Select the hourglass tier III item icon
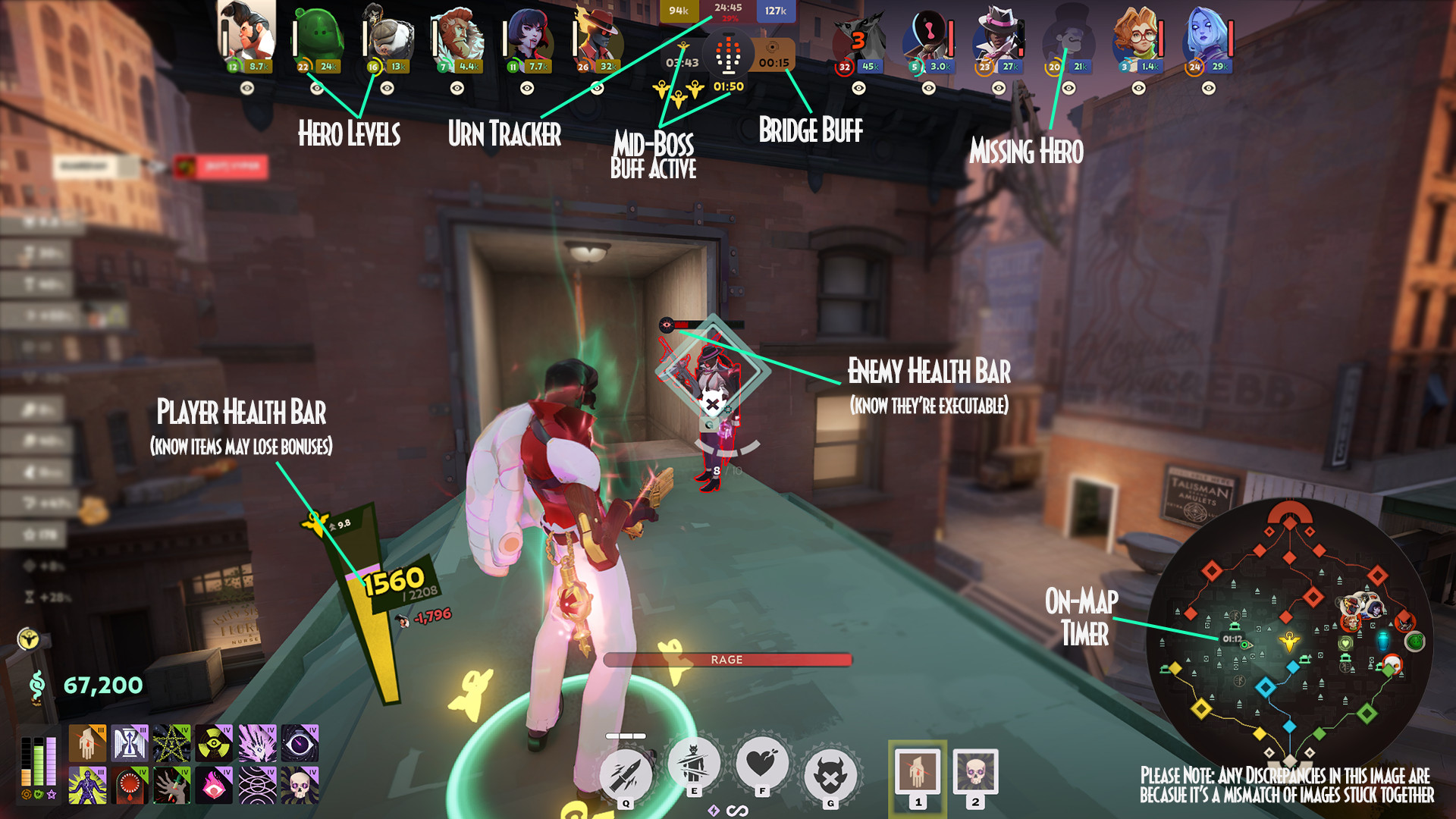 coord(130,742)
